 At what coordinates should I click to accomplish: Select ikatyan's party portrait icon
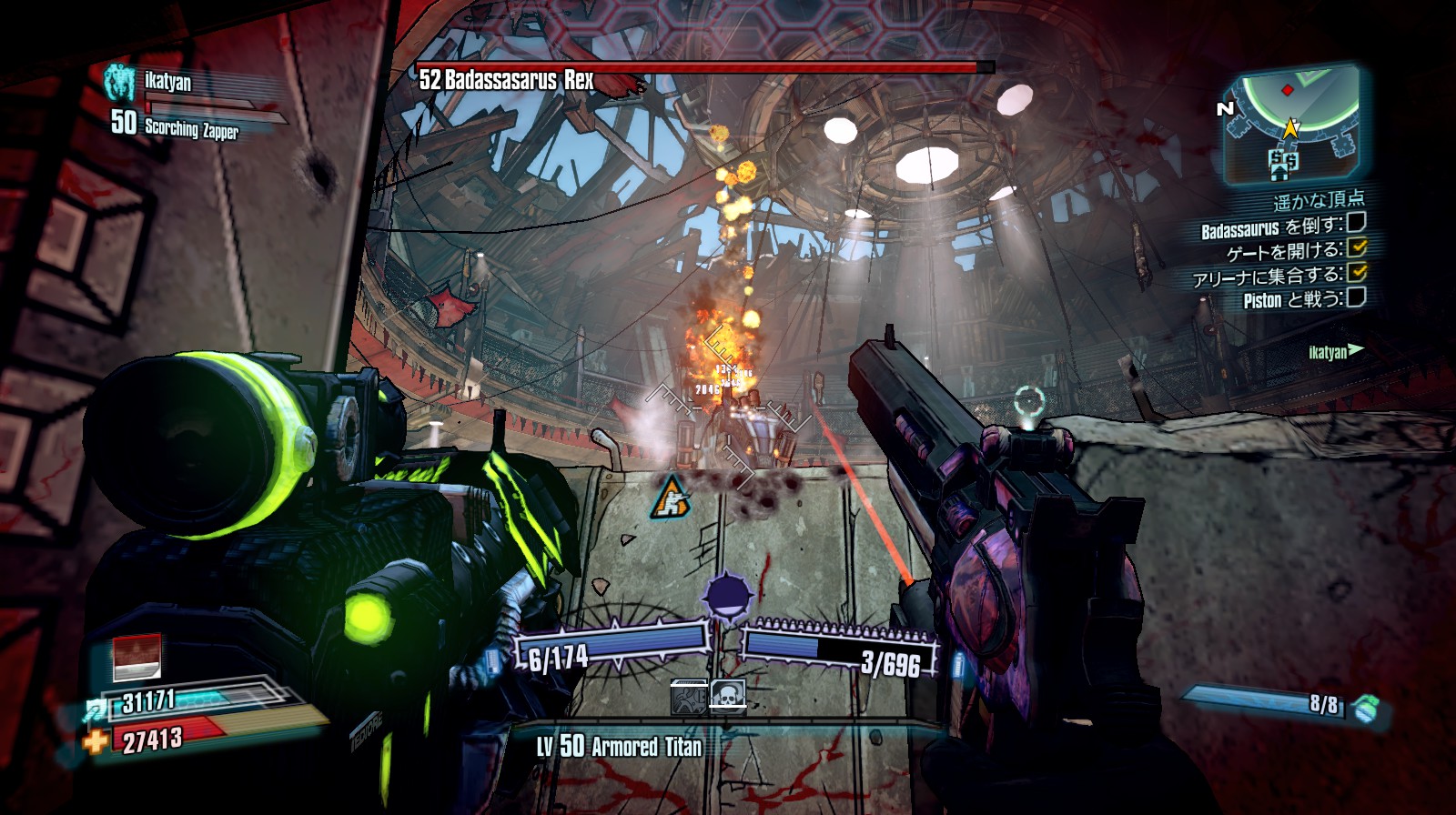click(119, 82)
